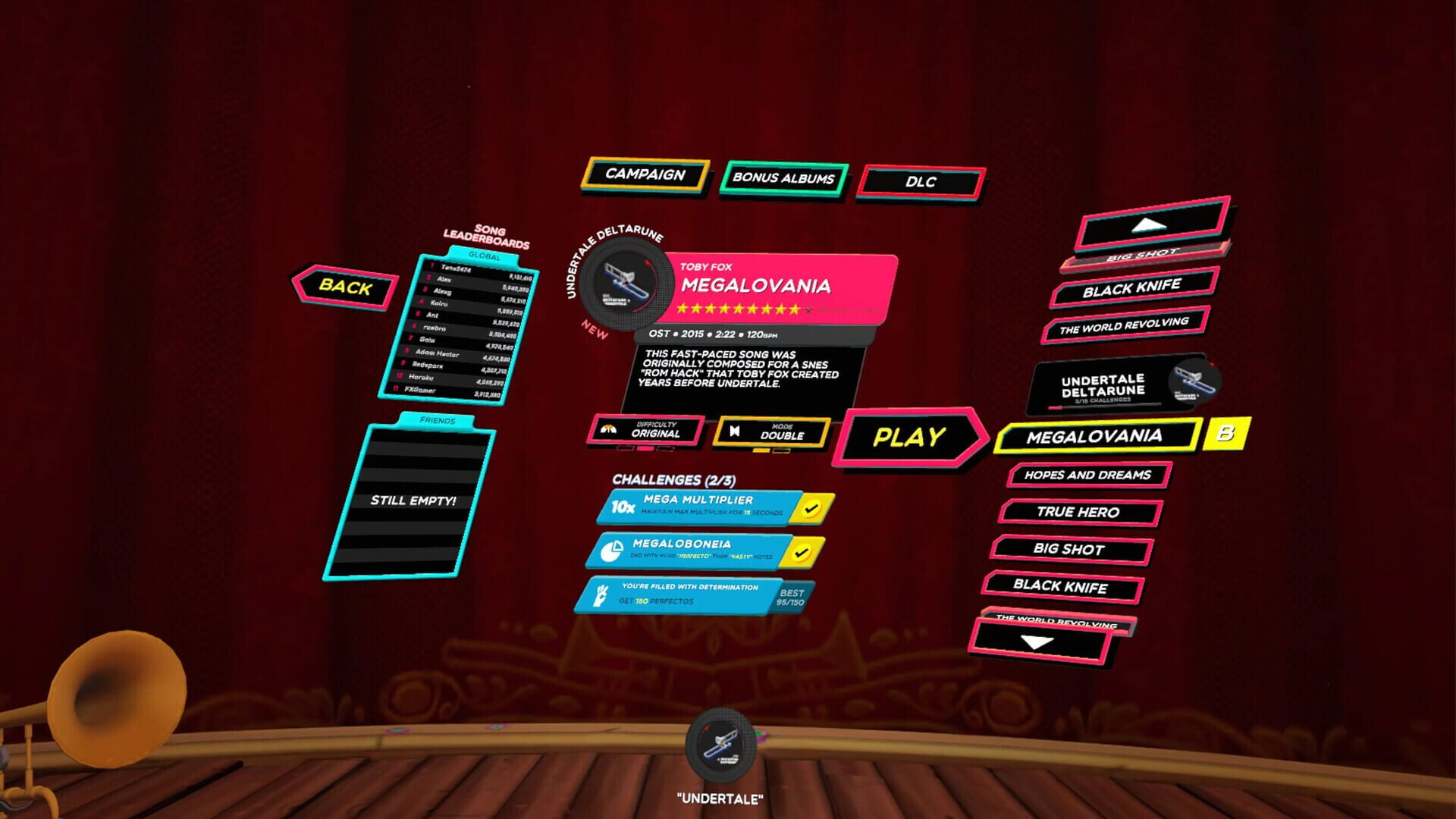This screenshot has height=819, width=1456.
Task: Click the butterfly mode icon next to Double
Action: click(x=734, y=431)
